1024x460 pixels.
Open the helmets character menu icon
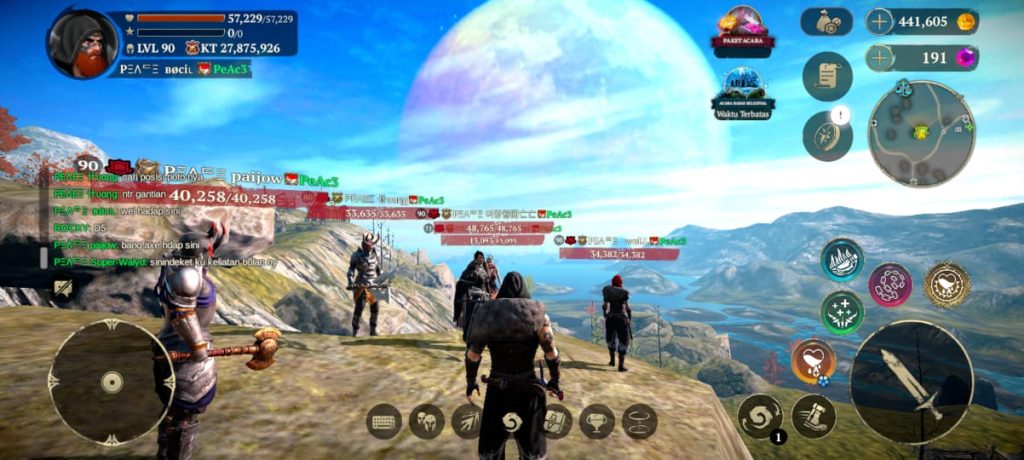click(427, 421)
